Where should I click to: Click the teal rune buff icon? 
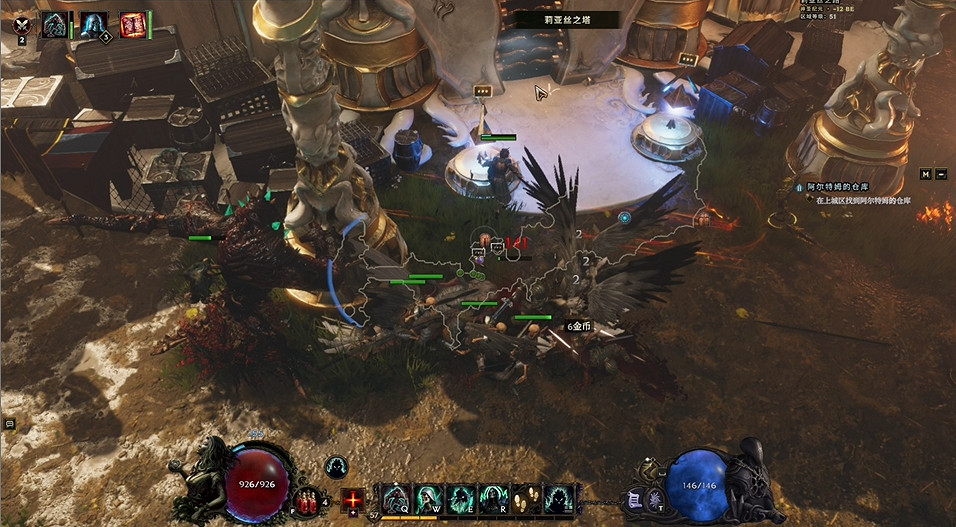[x=54, y=25]
